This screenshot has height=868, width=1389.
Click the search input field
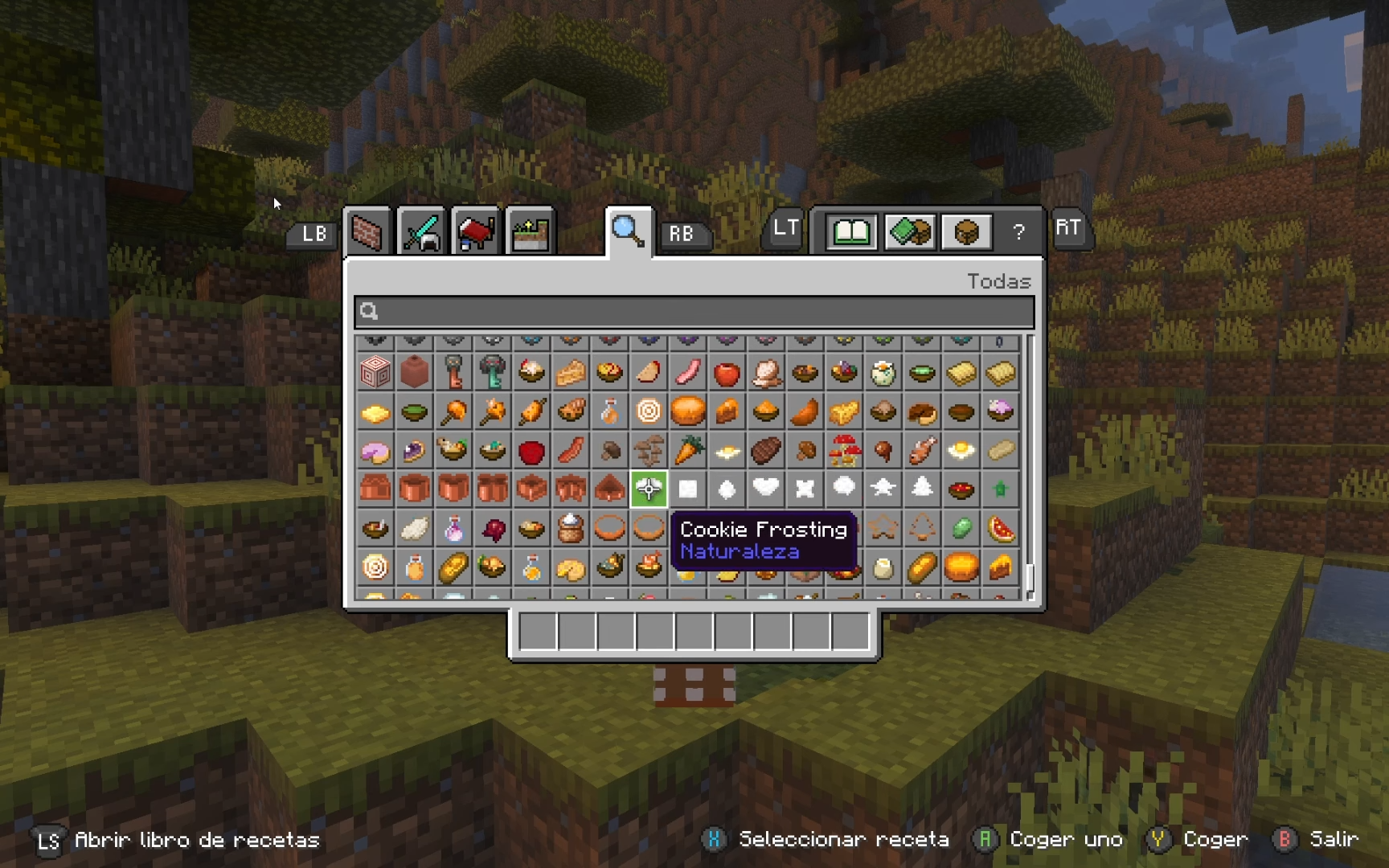[x=691, y=312]
